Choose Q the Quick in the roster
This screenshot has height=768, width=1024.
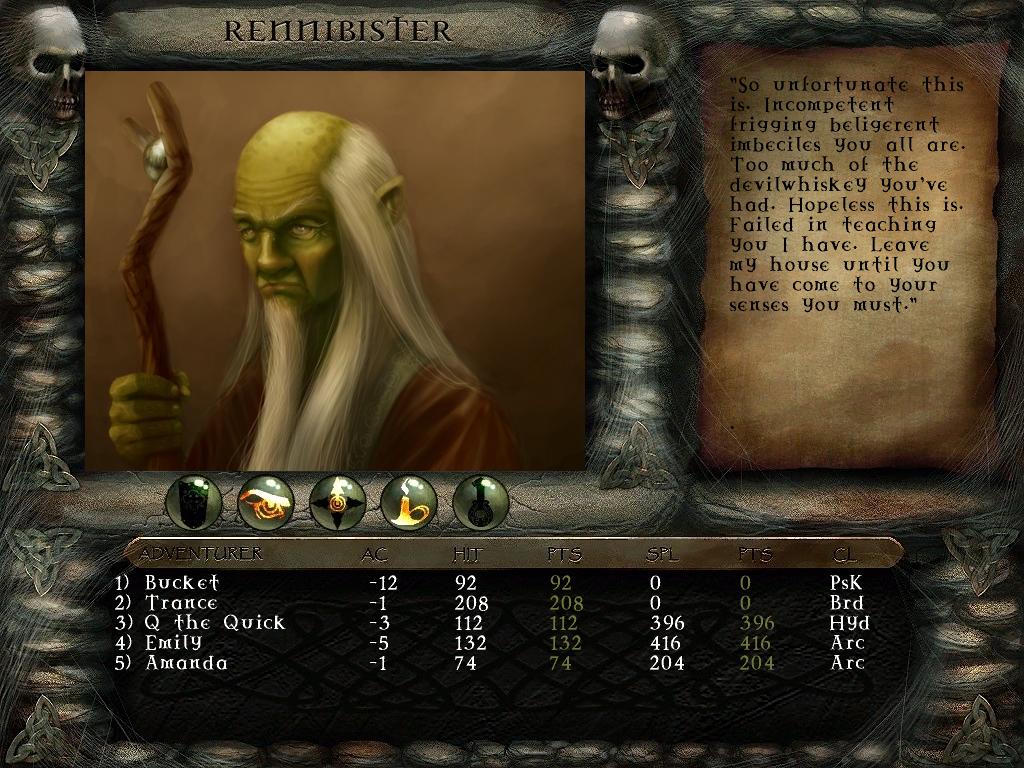click(214, 622)
